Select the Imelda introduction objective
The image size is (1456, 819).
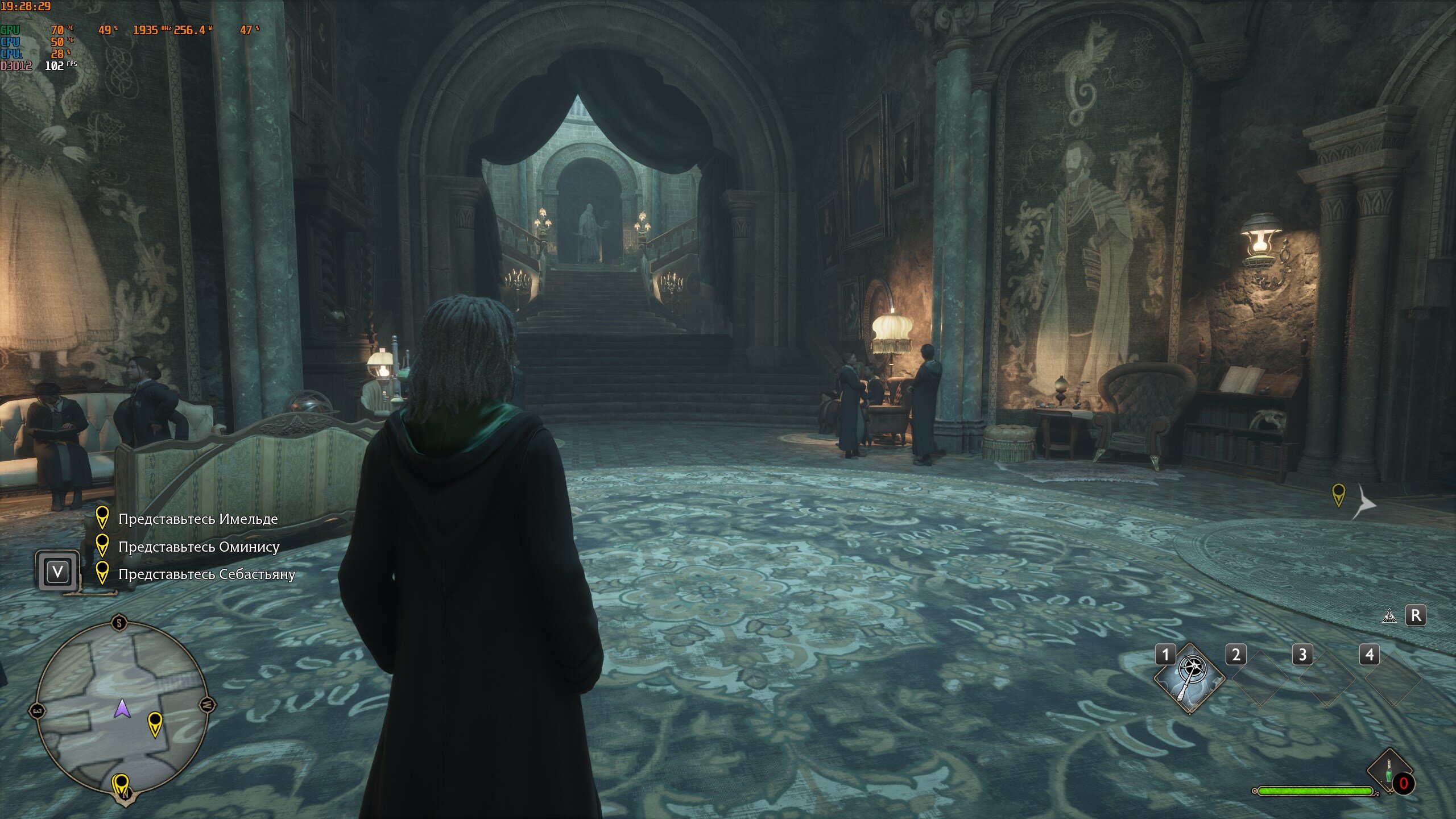pos(197,519)
